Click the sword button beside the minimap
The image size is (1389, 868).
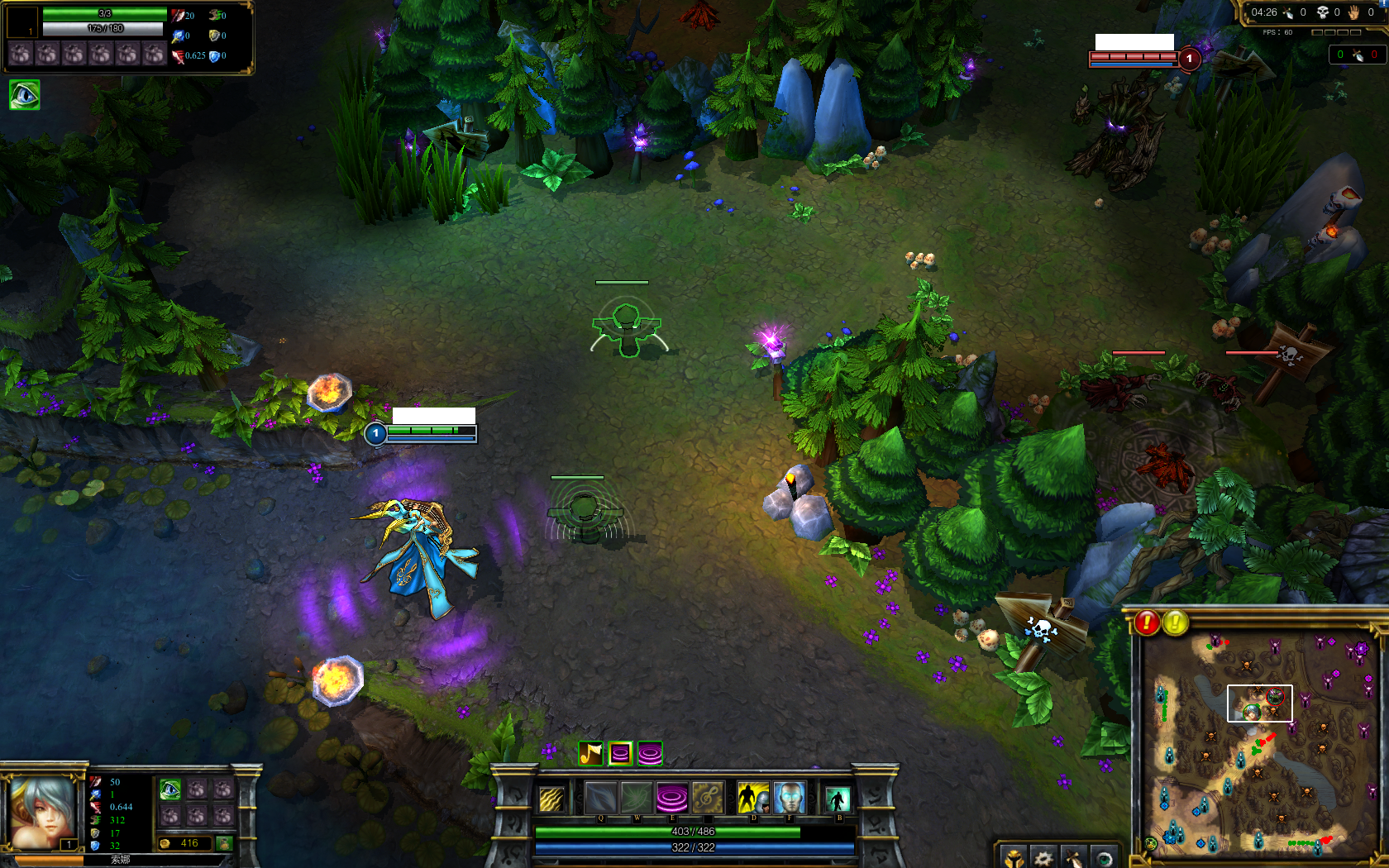point(1073,858)
